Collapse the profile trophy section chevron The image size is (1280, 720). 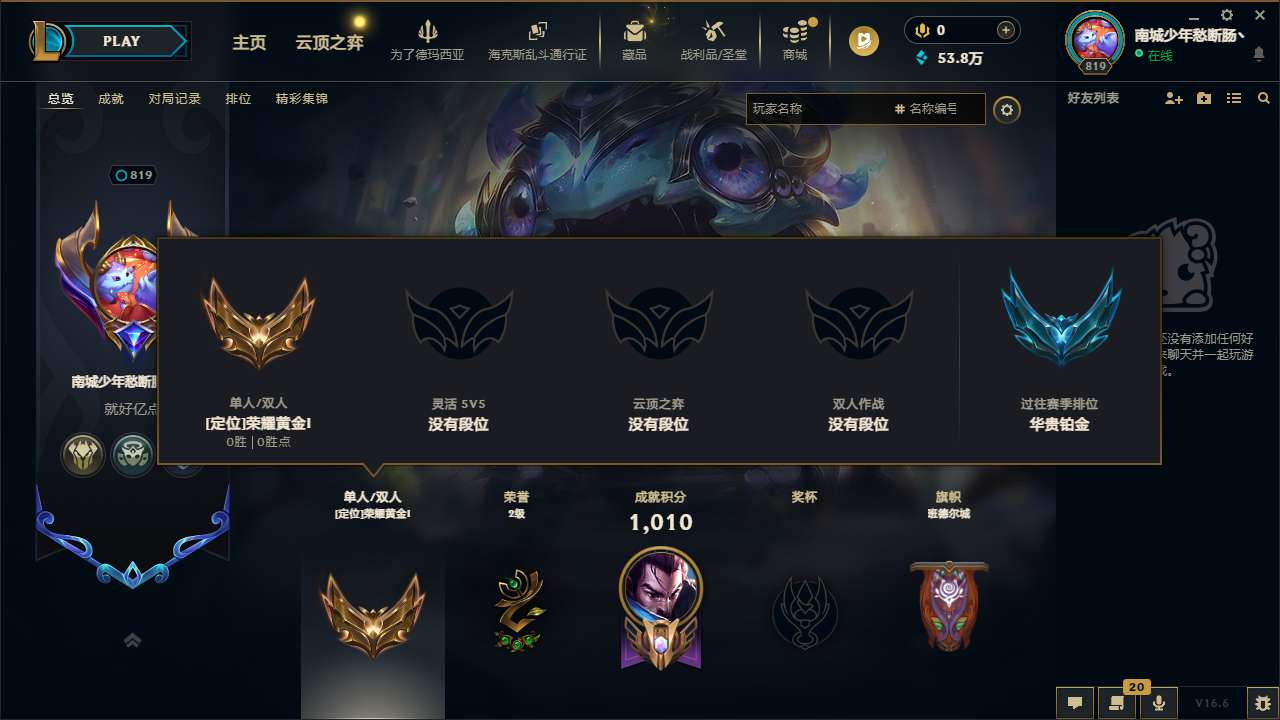tap(132, 640)
